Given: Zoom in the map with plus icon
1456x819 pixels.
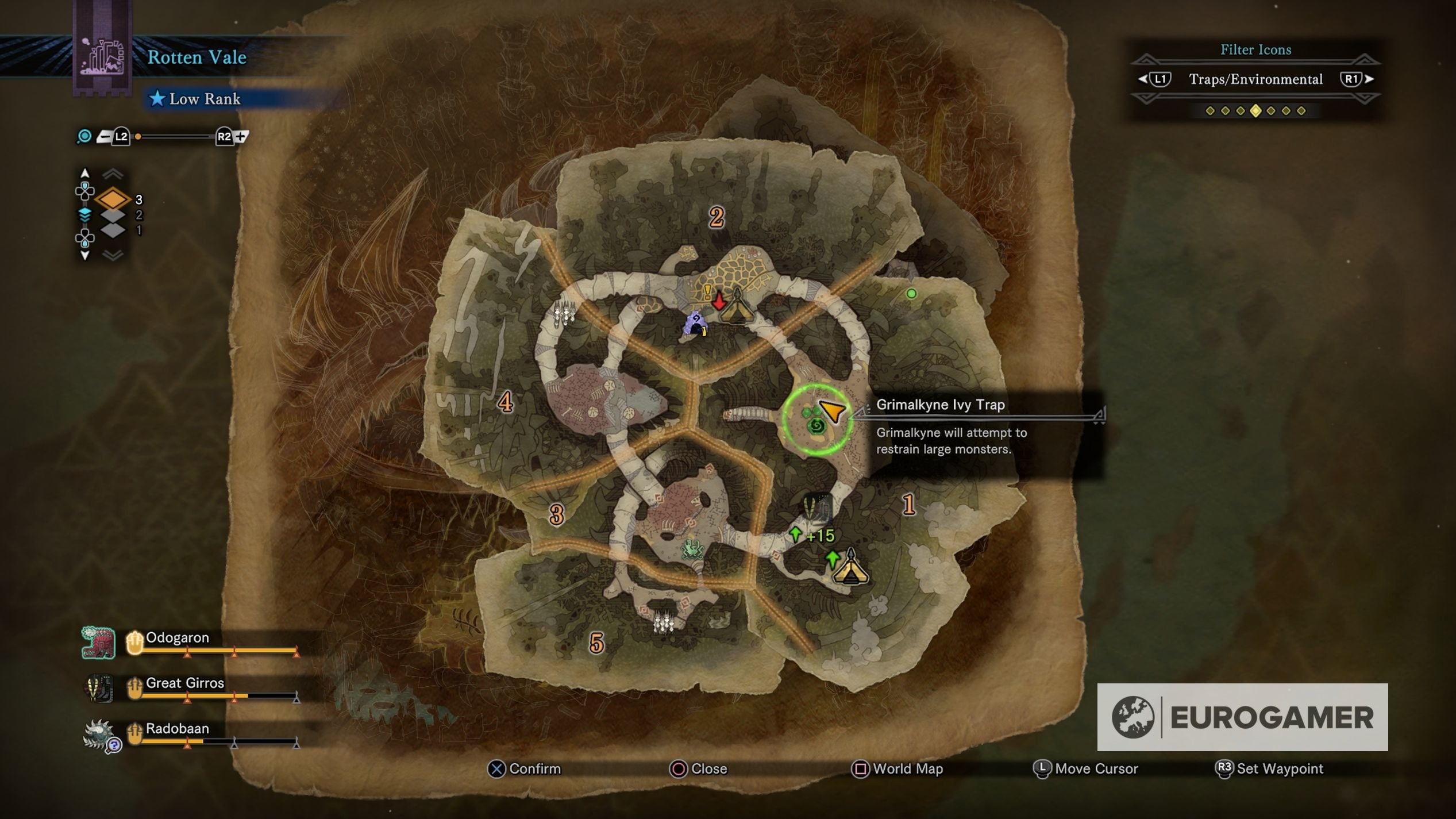Looking at the screenshot, I should coord(241,137).
